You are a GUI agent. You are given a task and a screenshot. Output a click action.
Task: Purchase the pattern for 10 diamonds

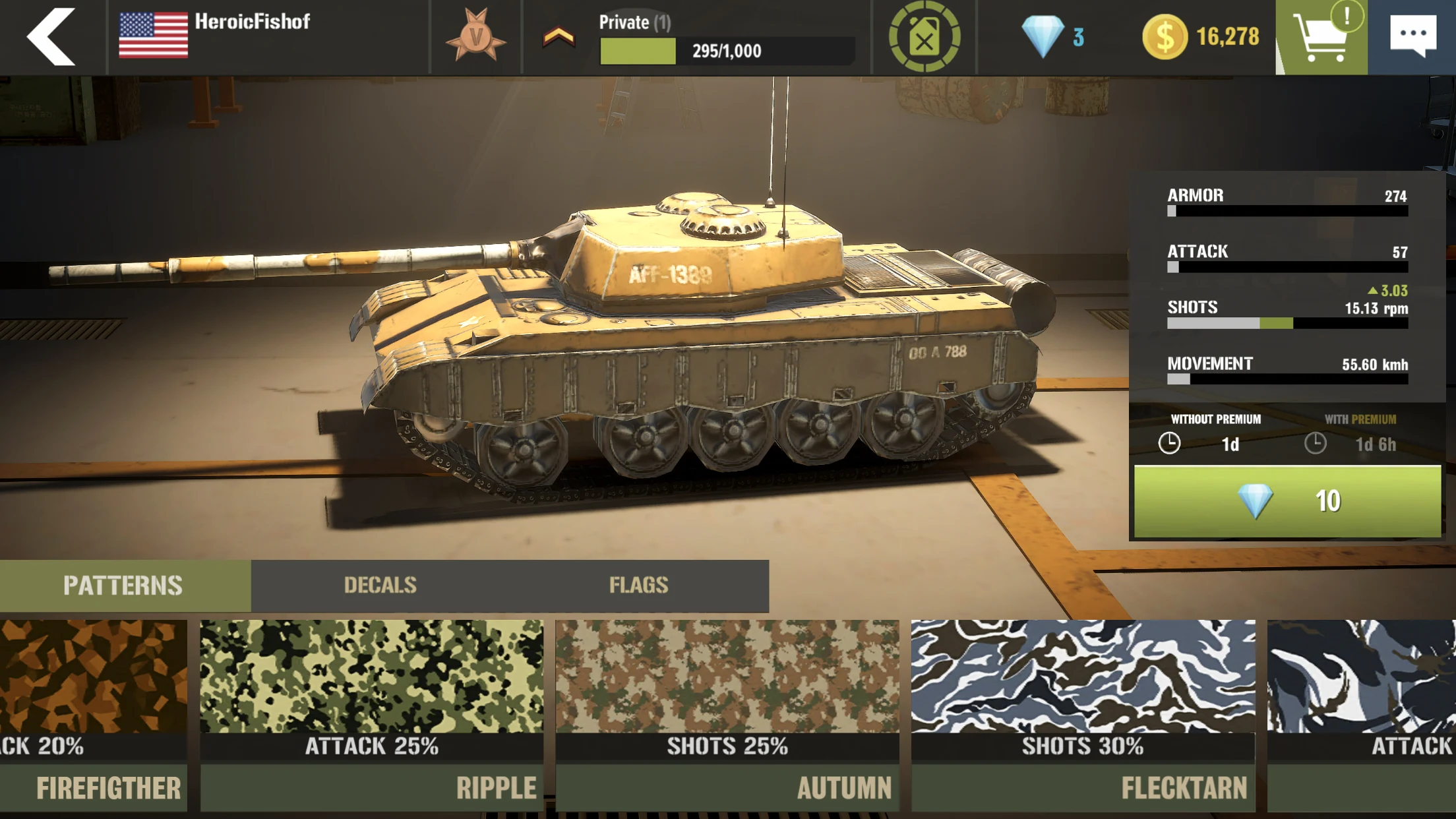pyautogui.click(x=1288, y=501)
